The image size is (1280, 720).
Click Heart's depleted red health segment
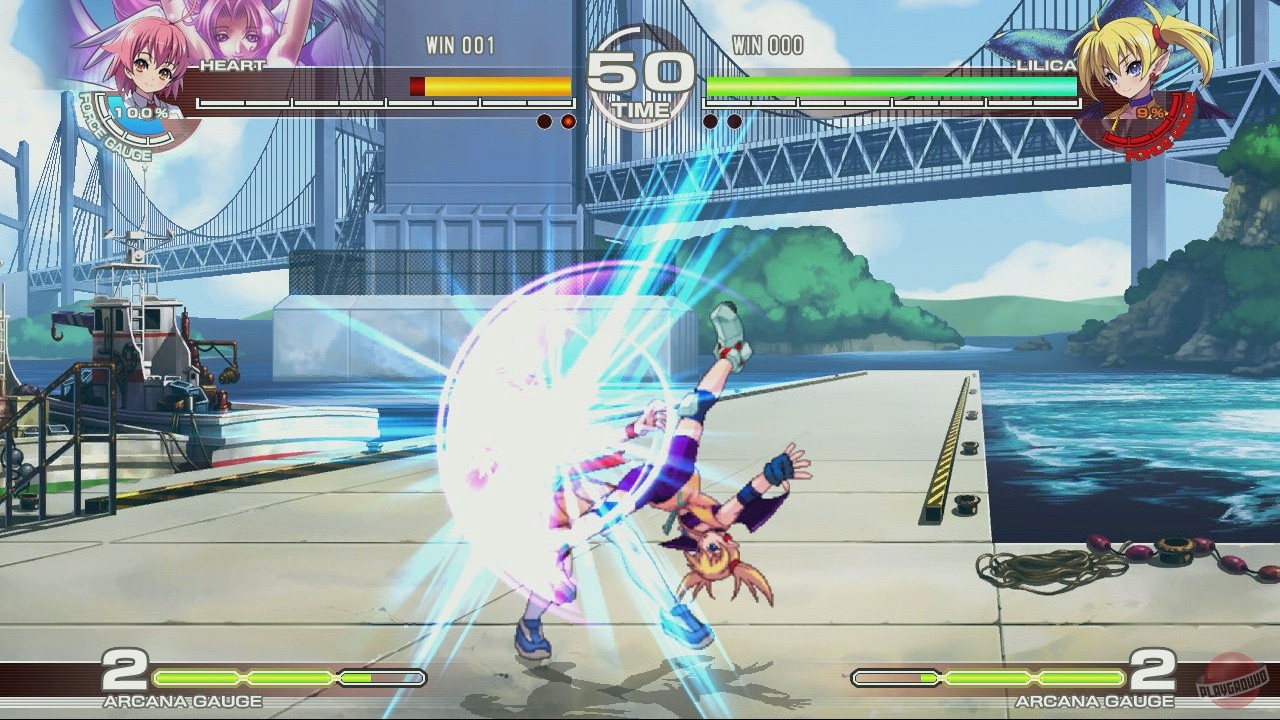coord(415,85)
